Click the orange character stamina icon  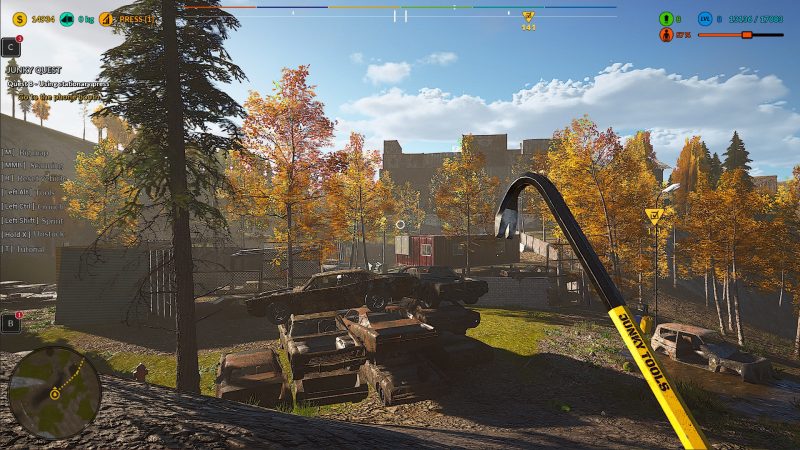click(666, 35)
